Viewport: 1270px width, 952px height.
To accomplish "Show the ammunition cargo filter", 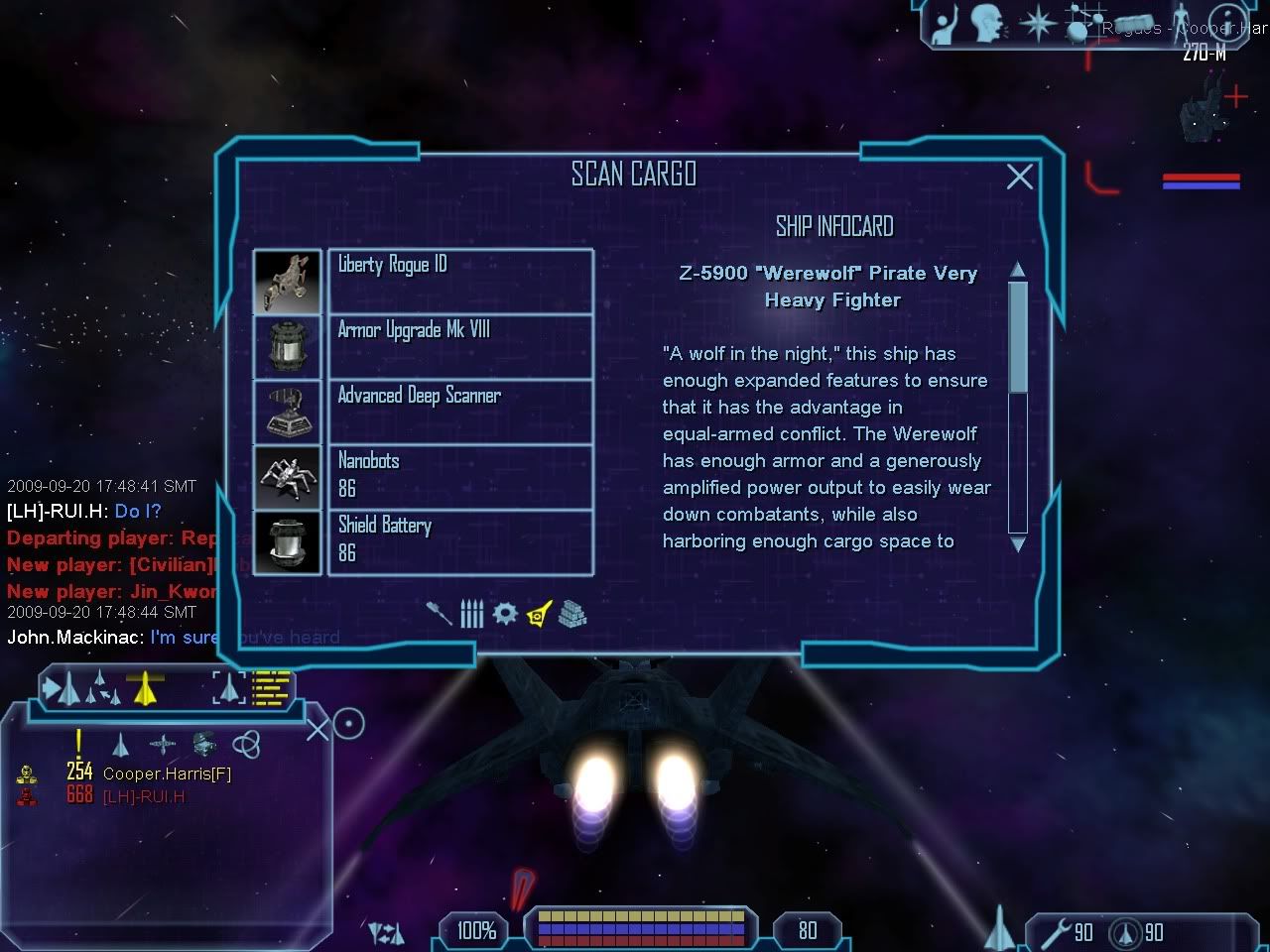I will (472, 615).
